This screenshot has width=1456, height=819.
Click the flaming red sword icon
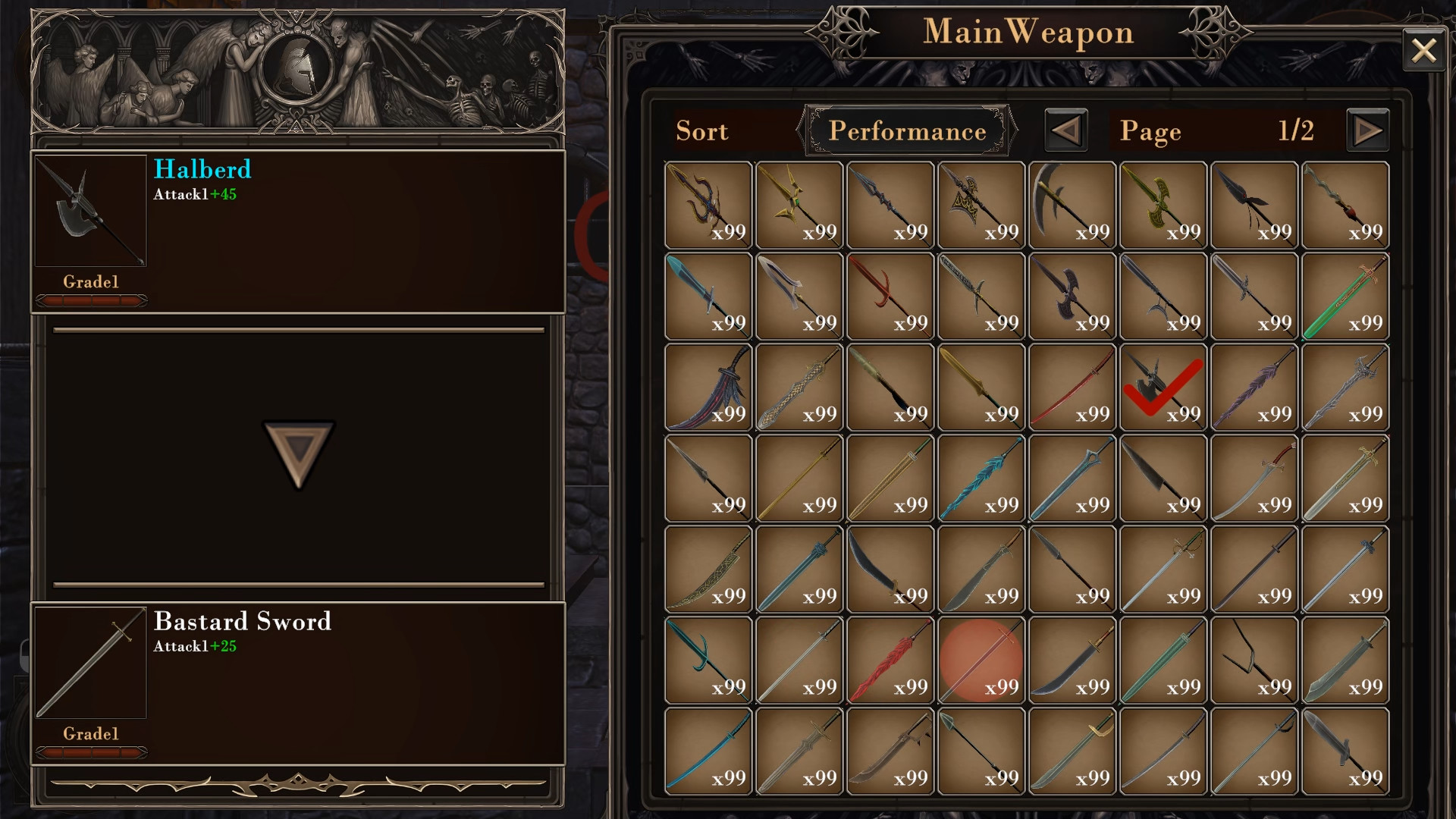tap(890, 658)
